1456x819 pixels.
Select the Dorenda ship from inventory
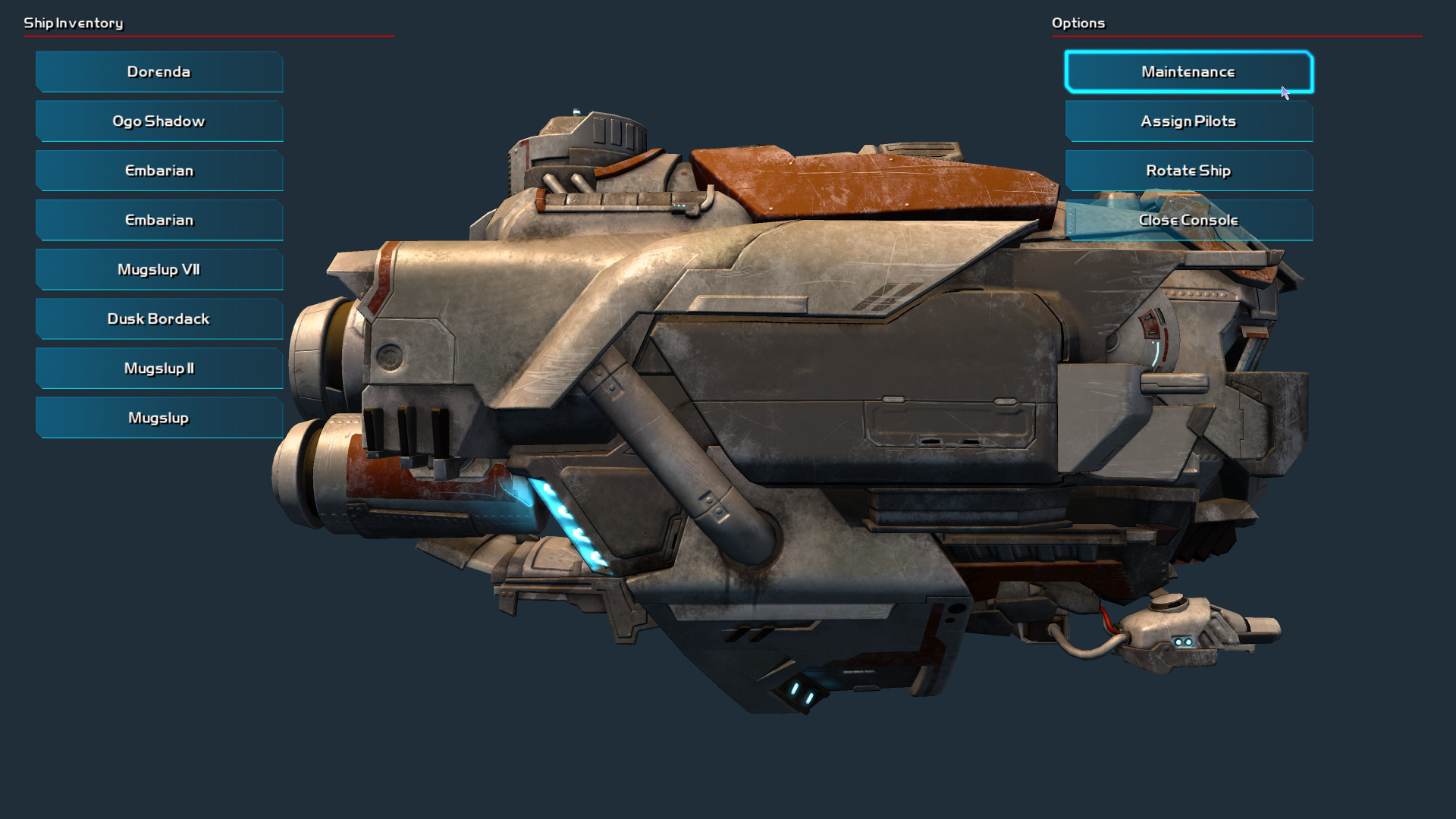point(158,71)
